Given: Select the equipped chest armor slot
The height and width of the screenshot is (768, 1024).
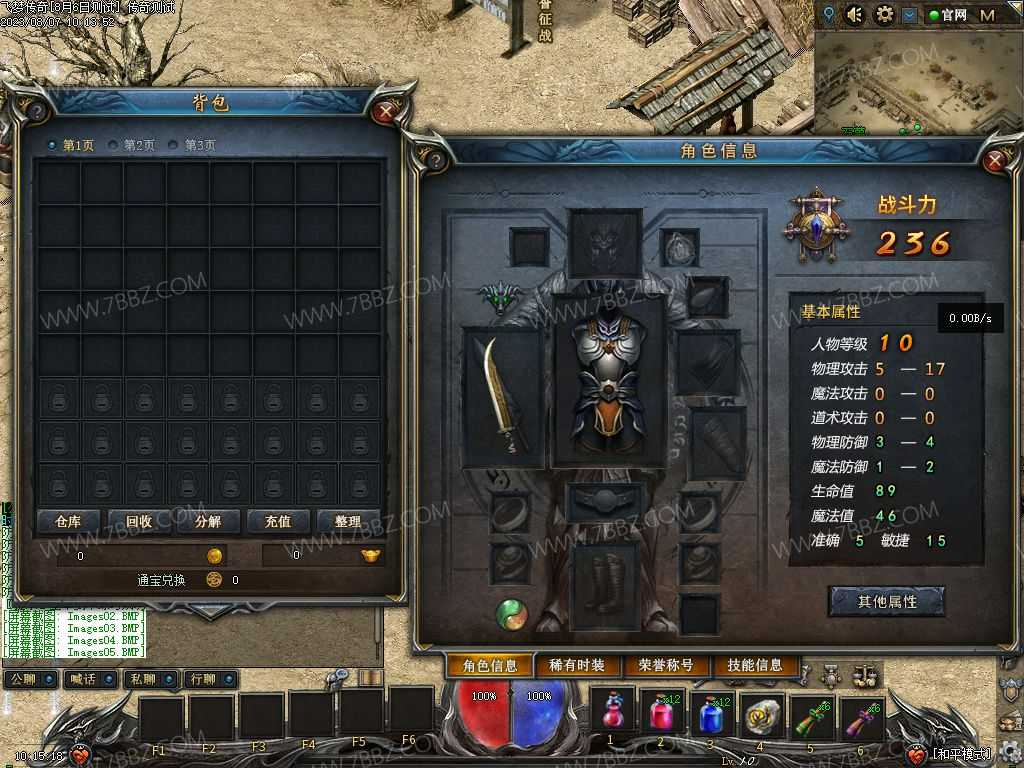Looking at the screenshot, I should coord(609,382).
